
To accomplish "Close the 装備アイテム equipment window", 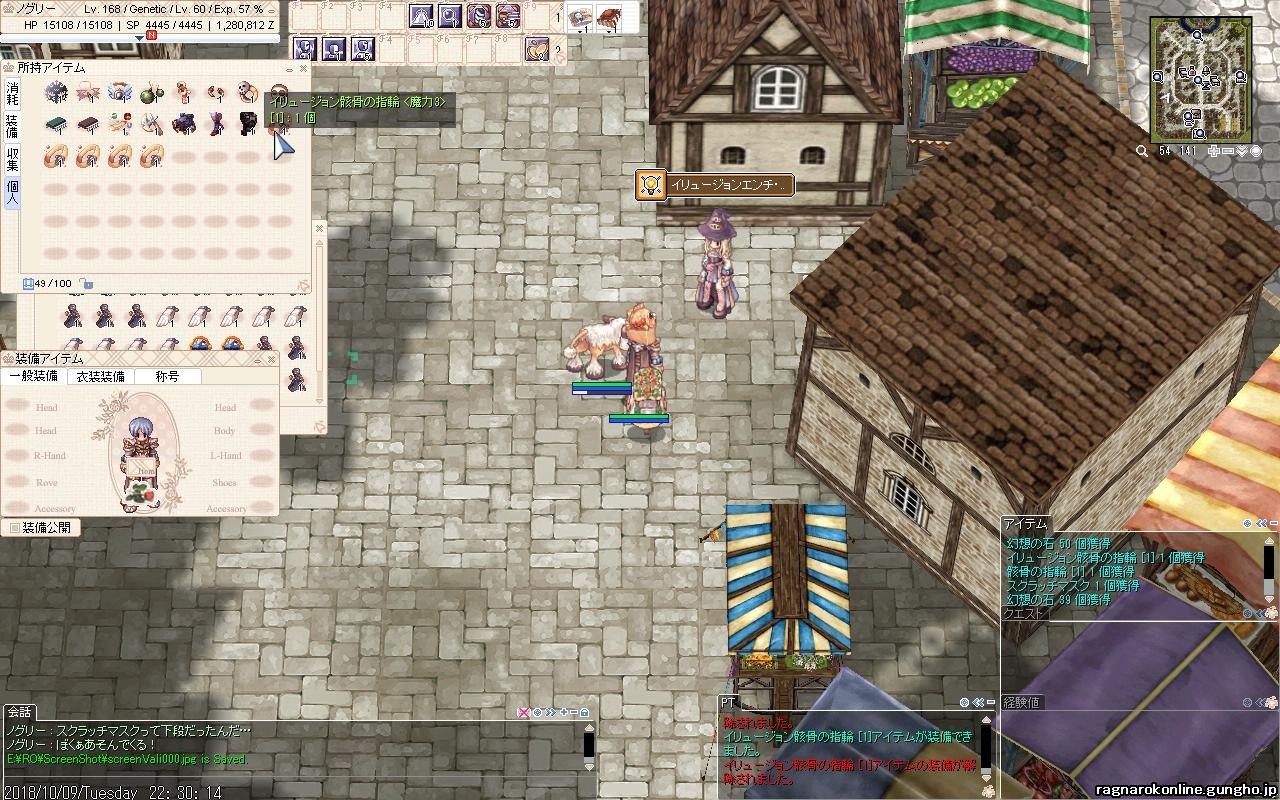I will (x=270, y=359).
